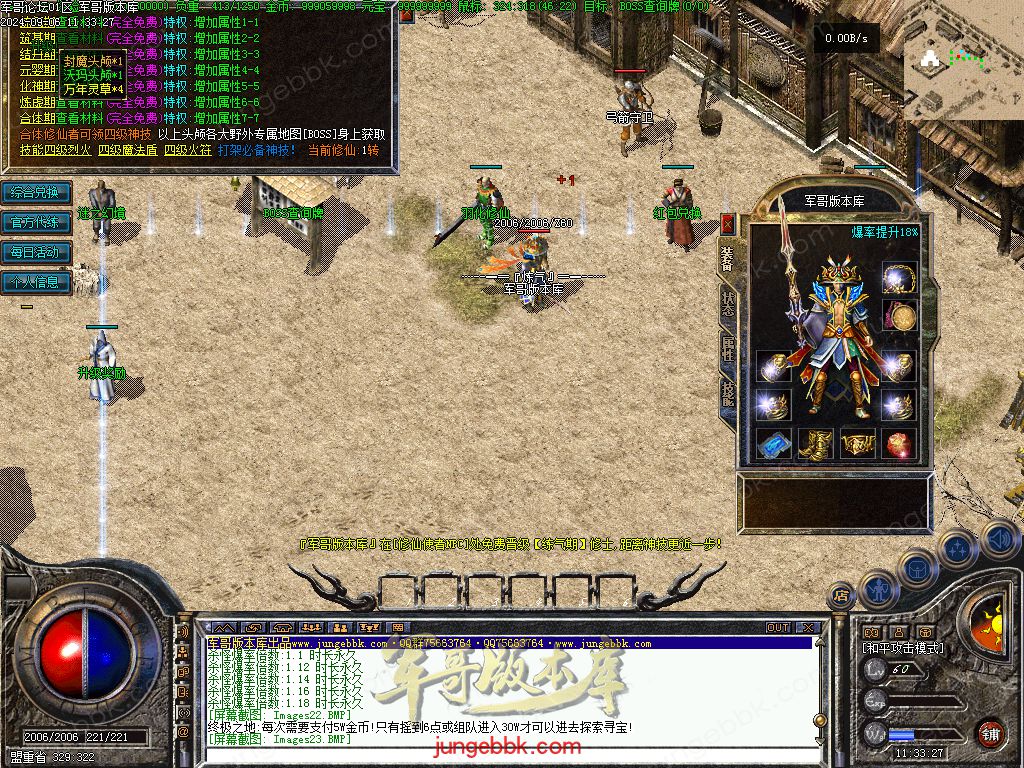1024x768 pixels.
Task: Close the character equipment panel
Action: pos(727,223)
